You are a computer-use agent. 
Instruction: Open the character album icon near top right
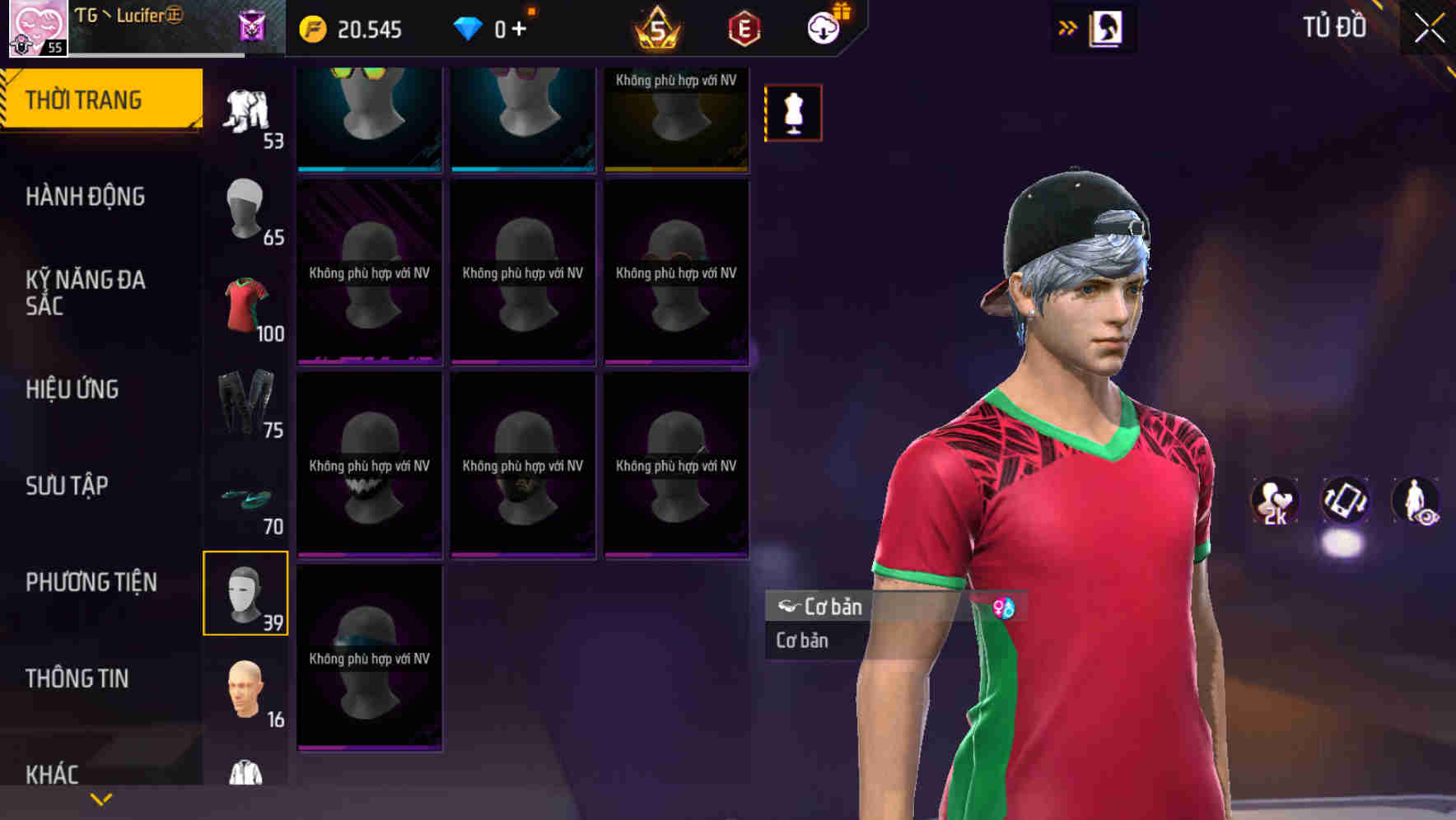[1108, 27]
